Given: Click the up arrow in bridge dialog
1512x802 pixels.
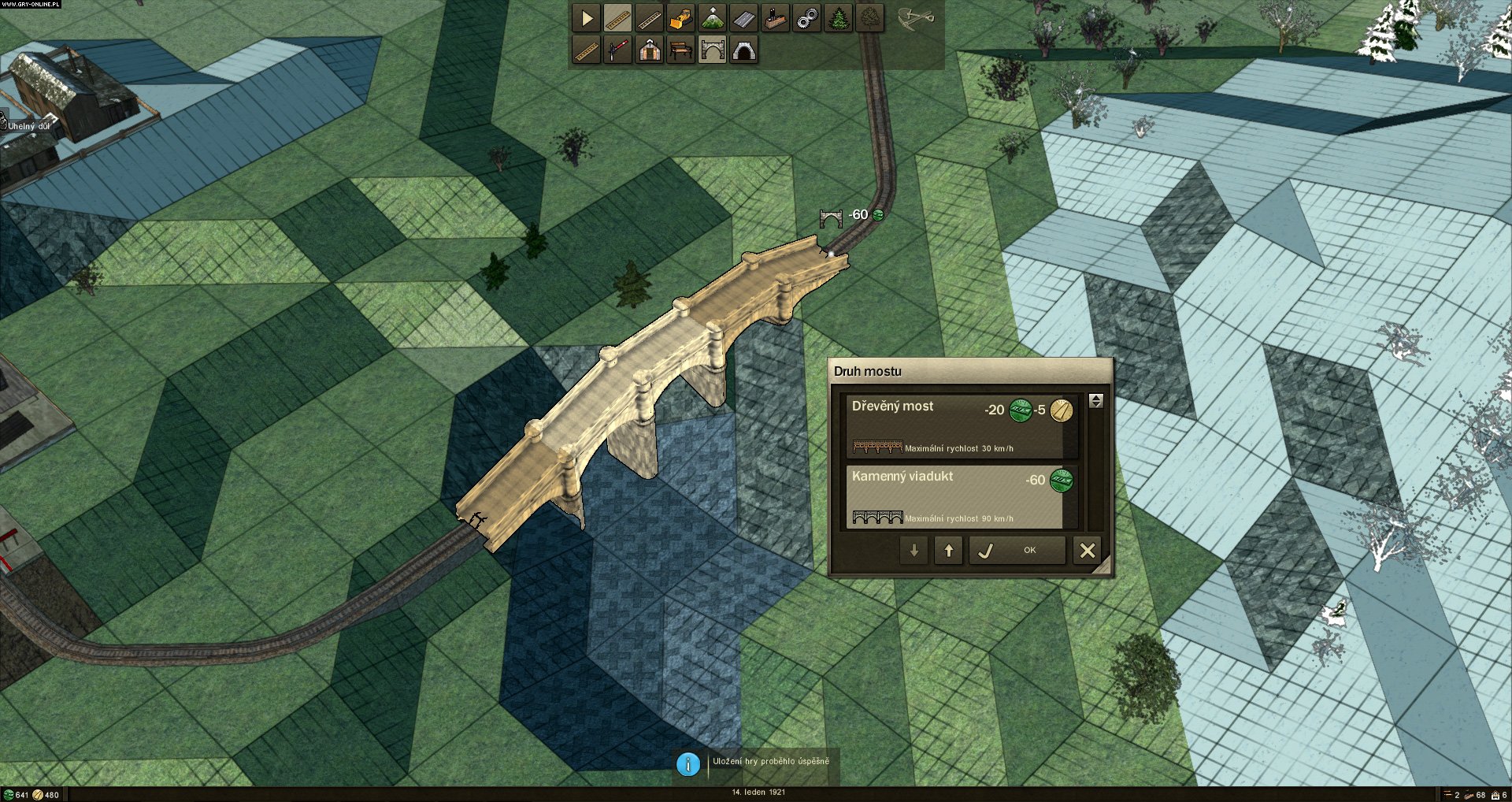Looking at the screenshot, I should 949,551.
